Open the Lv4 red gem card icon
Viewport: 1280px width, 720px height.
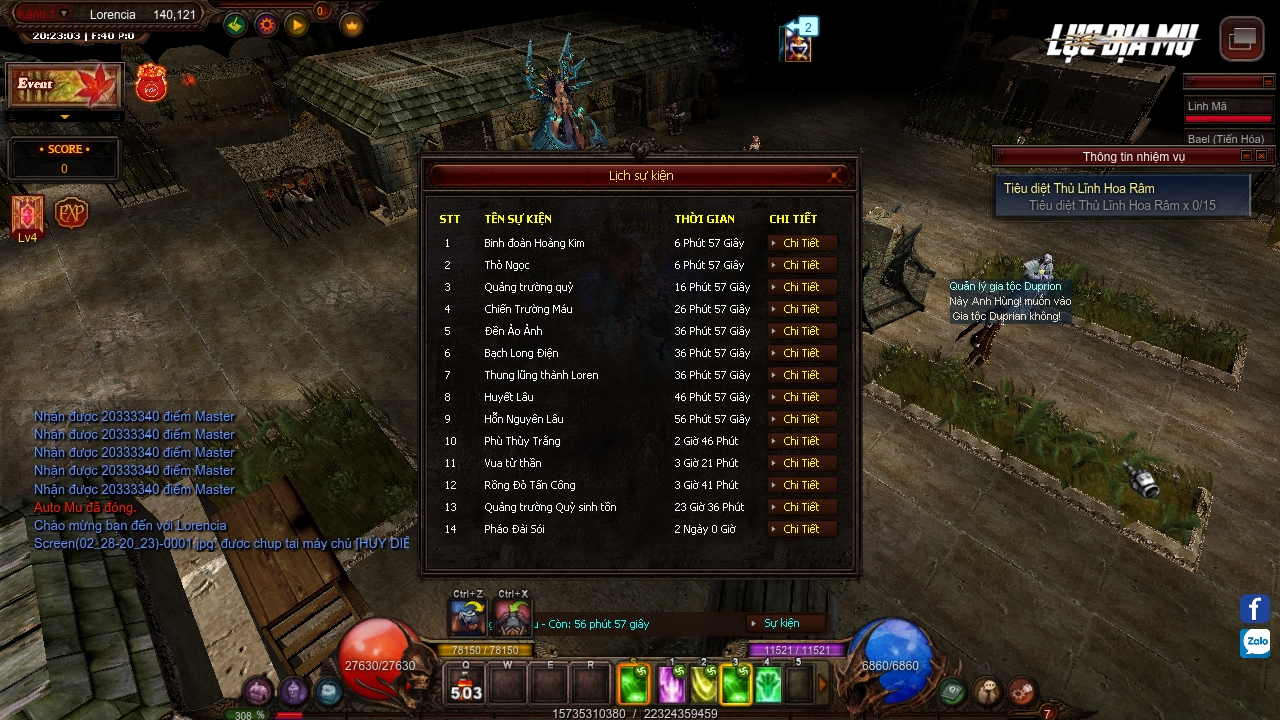pos(27,215)
